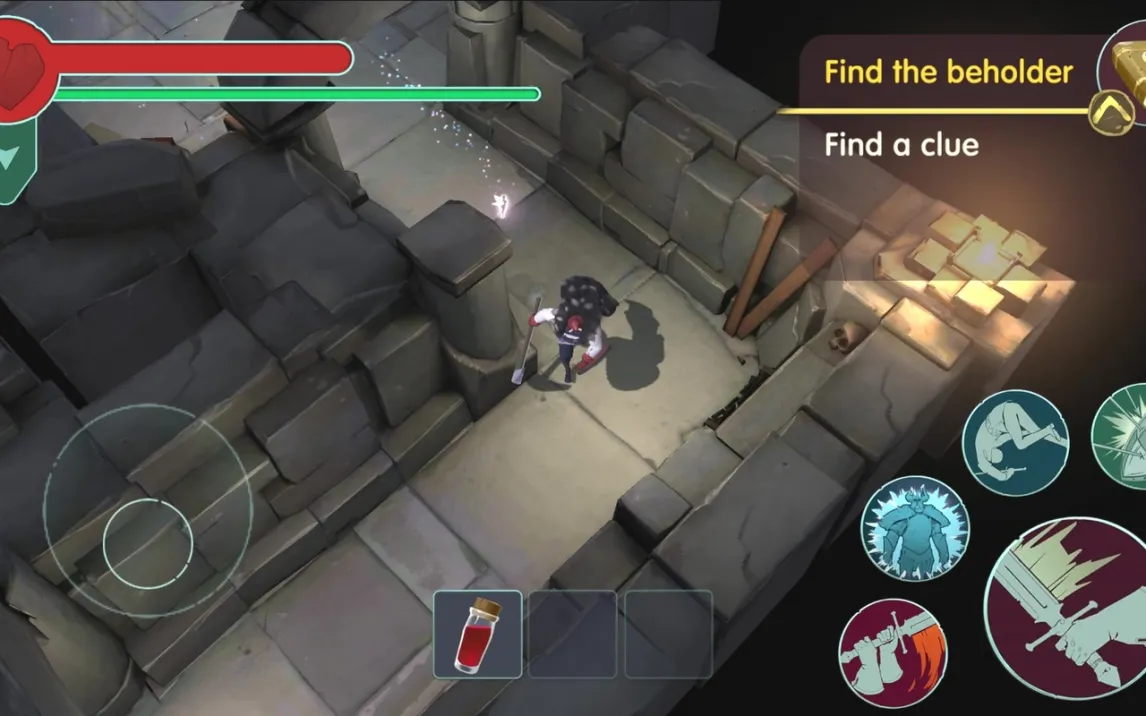The width and height of the screenshot is (1146, 716).
Task: Open the Find the beholder quest
Action: pyautogui.click(x=948, y=72)
